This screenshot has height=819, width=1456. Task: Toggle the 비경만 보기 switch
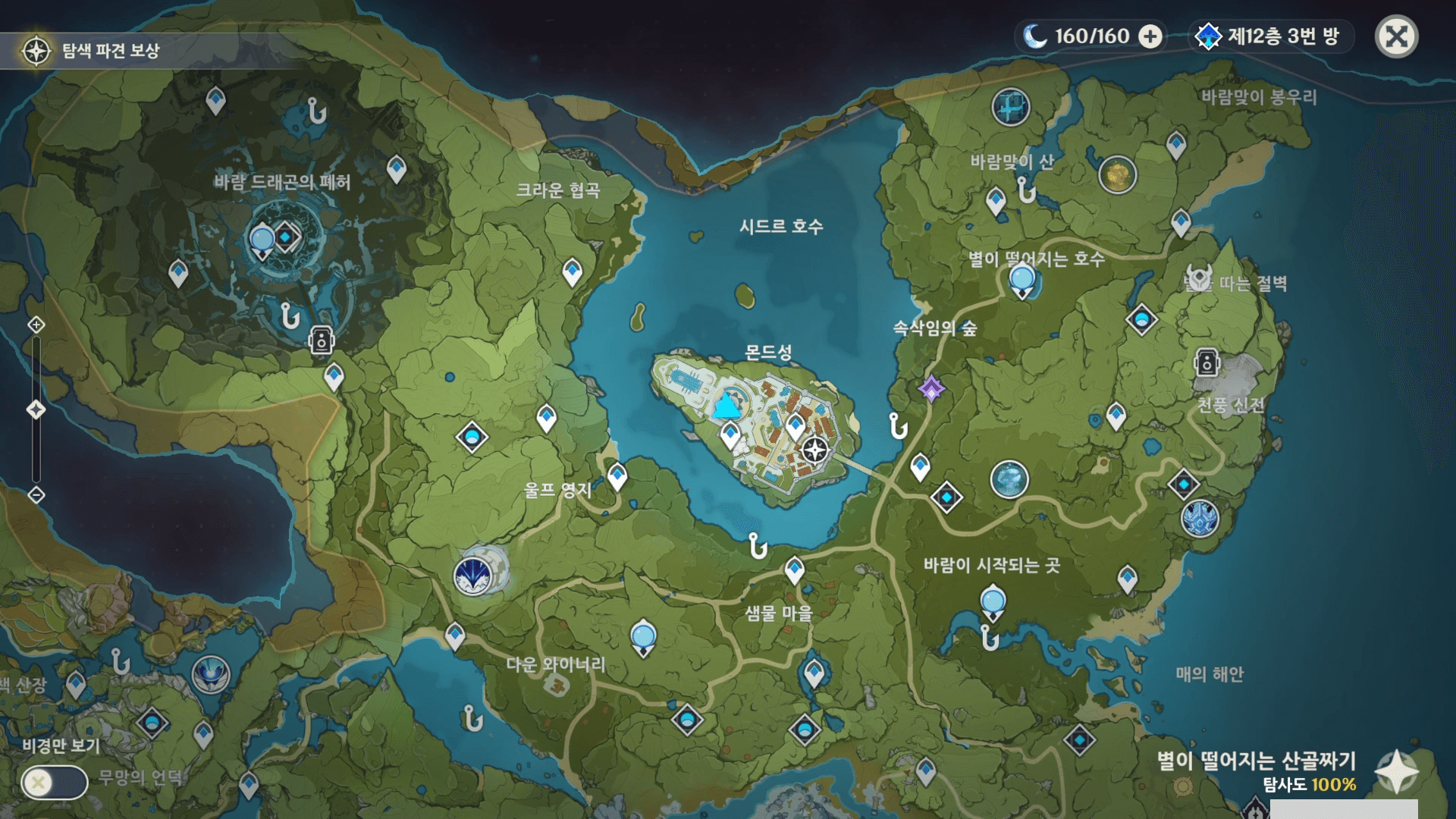tap(54, 782)
